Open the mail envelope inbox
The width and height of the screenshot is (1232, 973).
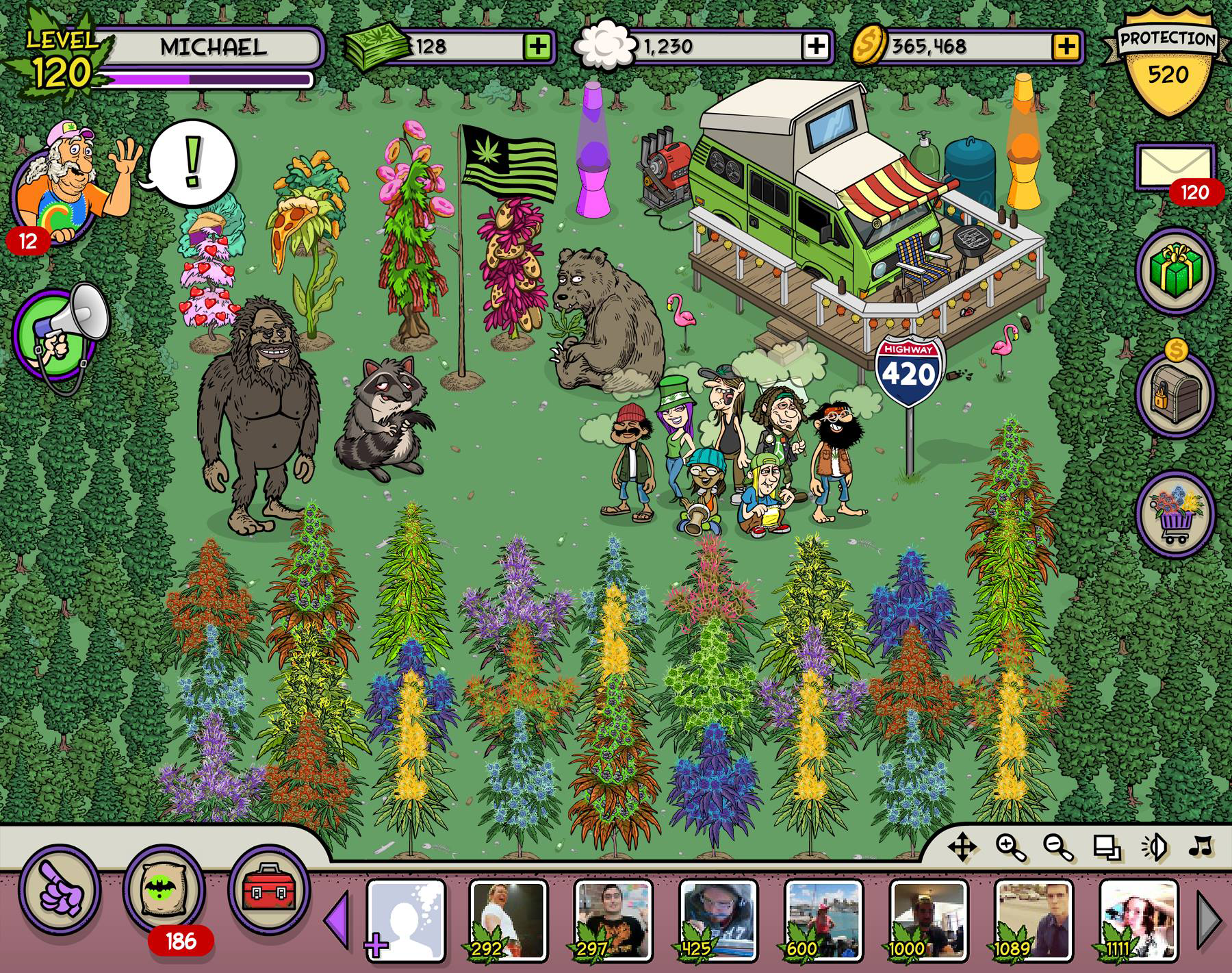coord(1175,166)
